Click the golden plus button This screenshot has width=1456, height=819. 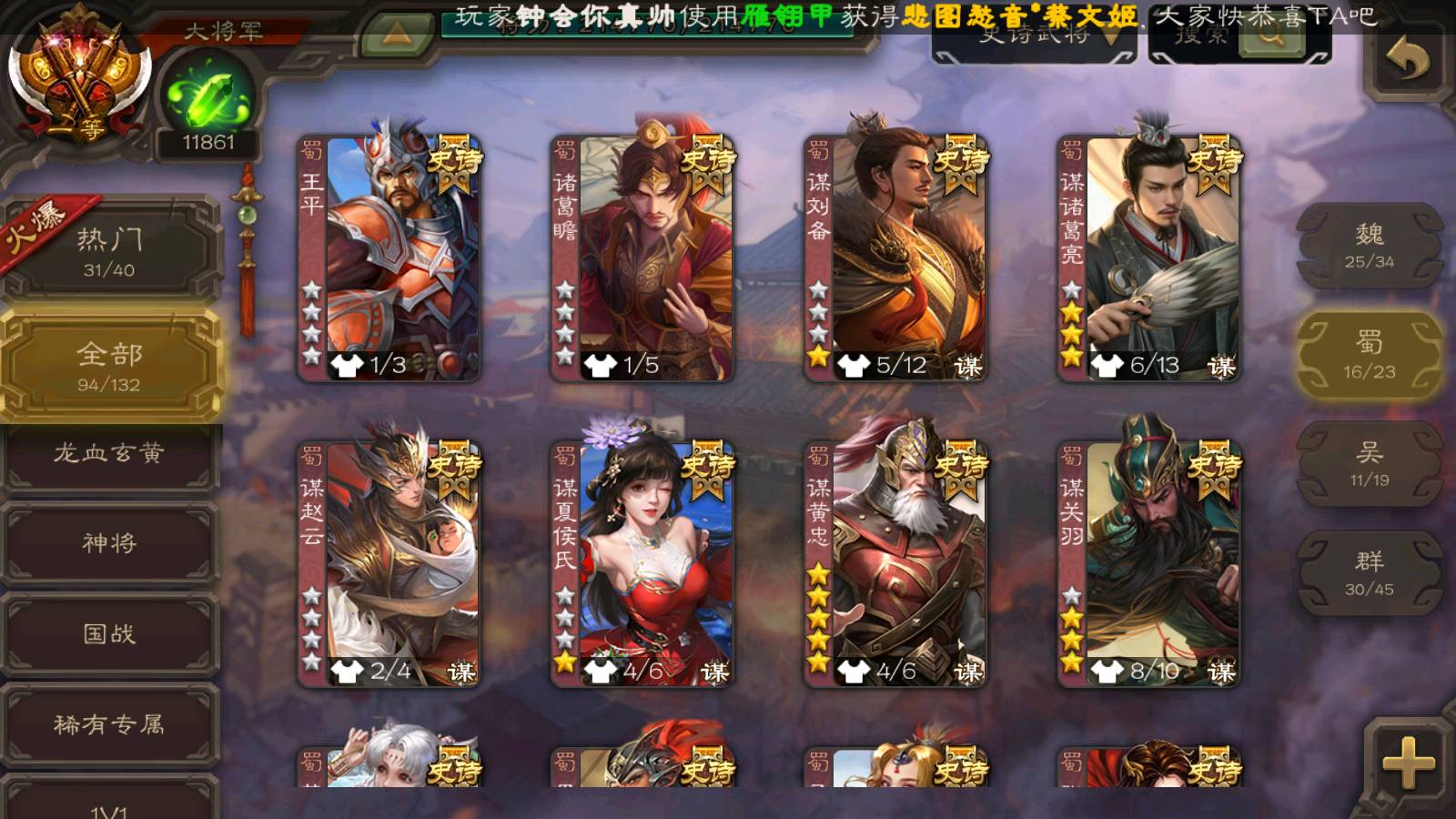pyautogui.click(x=1407, y=763)
